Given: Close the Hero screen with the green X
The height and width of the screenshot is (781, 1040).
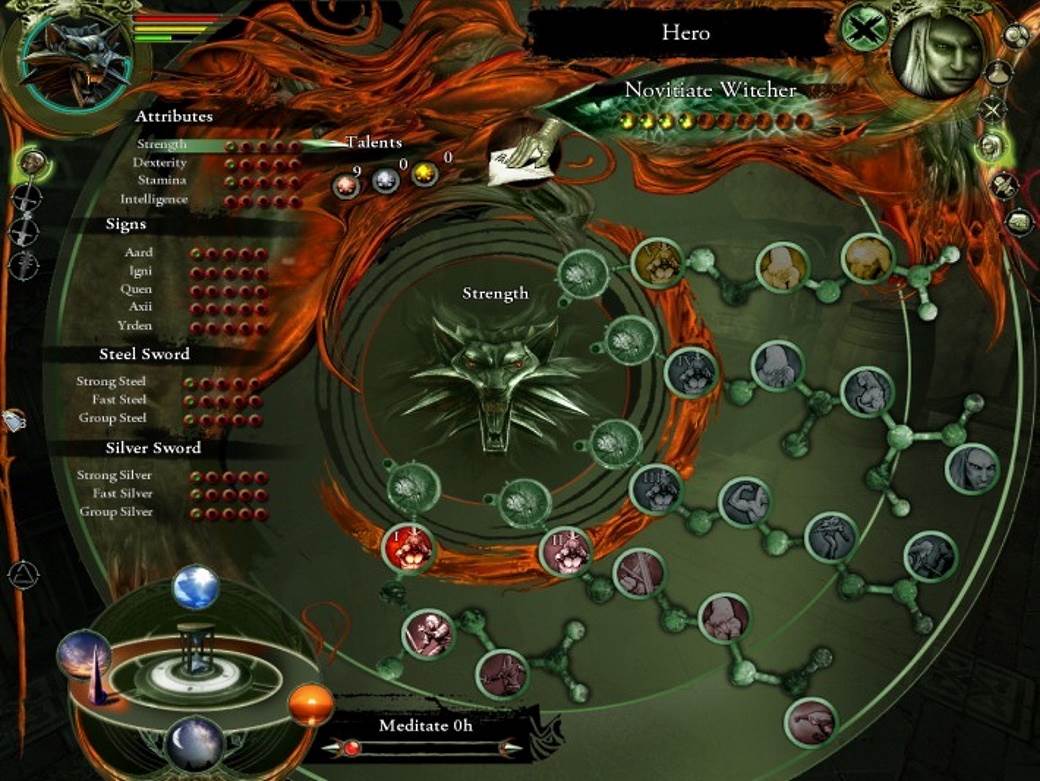Looking at the screenshot, I should (863, 27).
